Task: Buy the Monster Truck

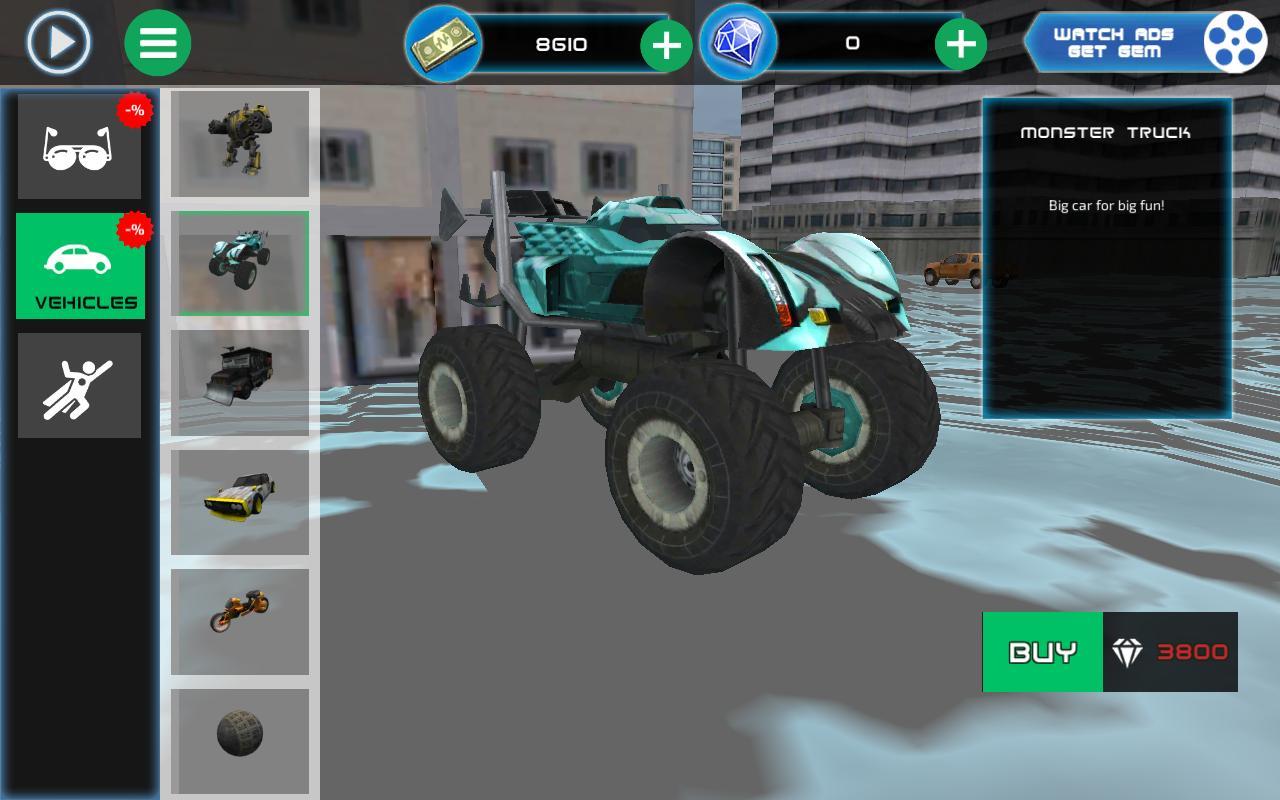Action: [1042, 652]
